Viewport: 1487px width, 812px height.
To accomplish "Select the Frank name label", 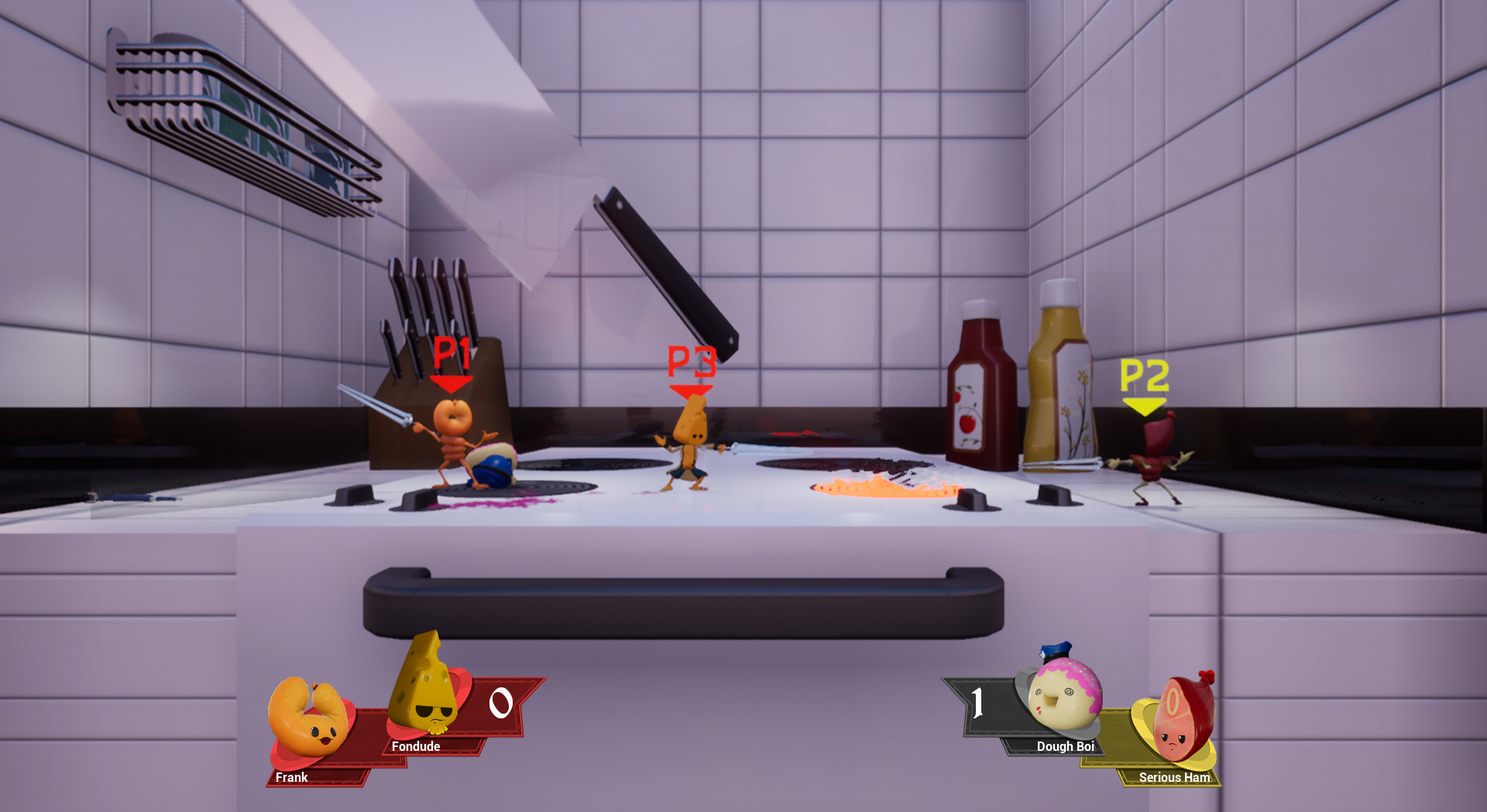I will (292, 777).
